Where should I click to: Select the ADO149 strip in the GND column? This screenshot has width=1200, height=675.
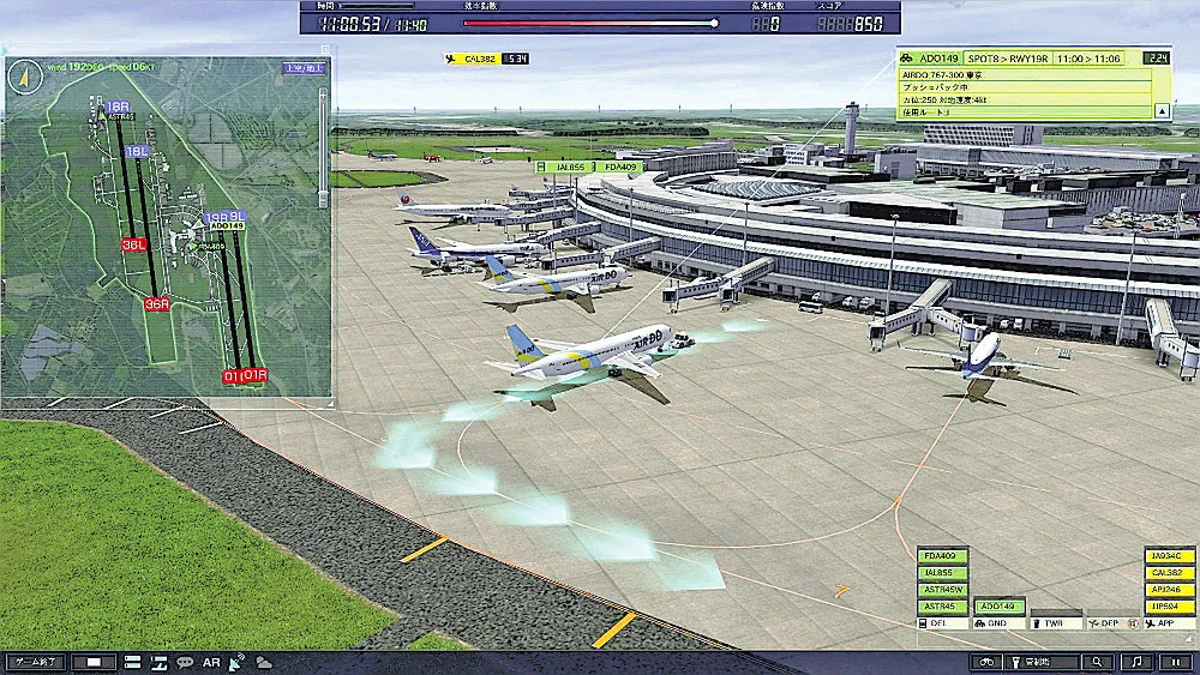[x=999, y=607]
